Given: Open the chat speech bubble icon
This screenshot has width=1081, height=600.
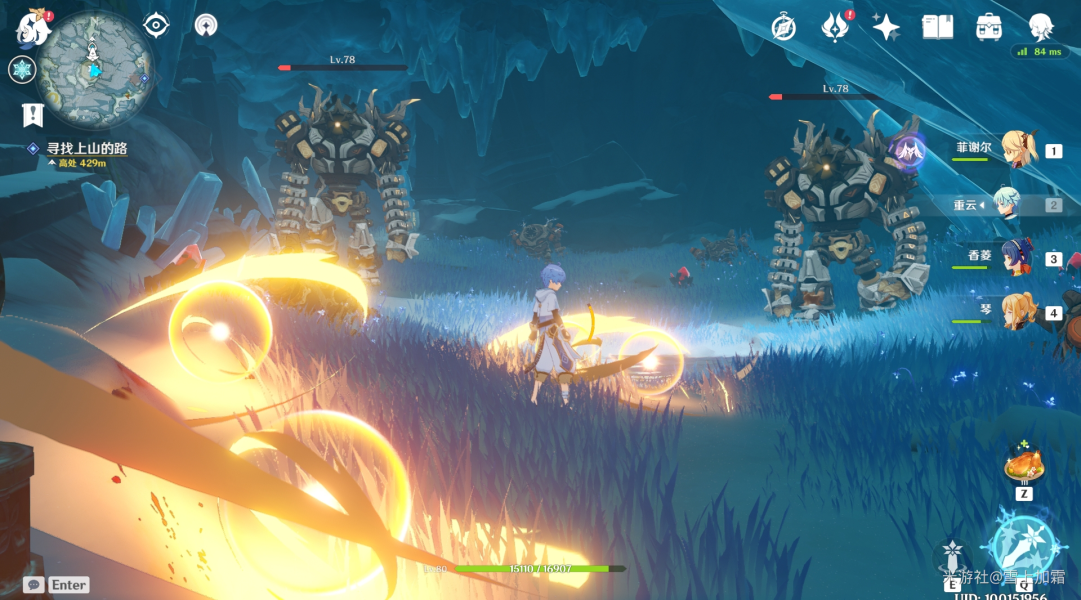Looking at the screenshot, I should tap(34, 584).
